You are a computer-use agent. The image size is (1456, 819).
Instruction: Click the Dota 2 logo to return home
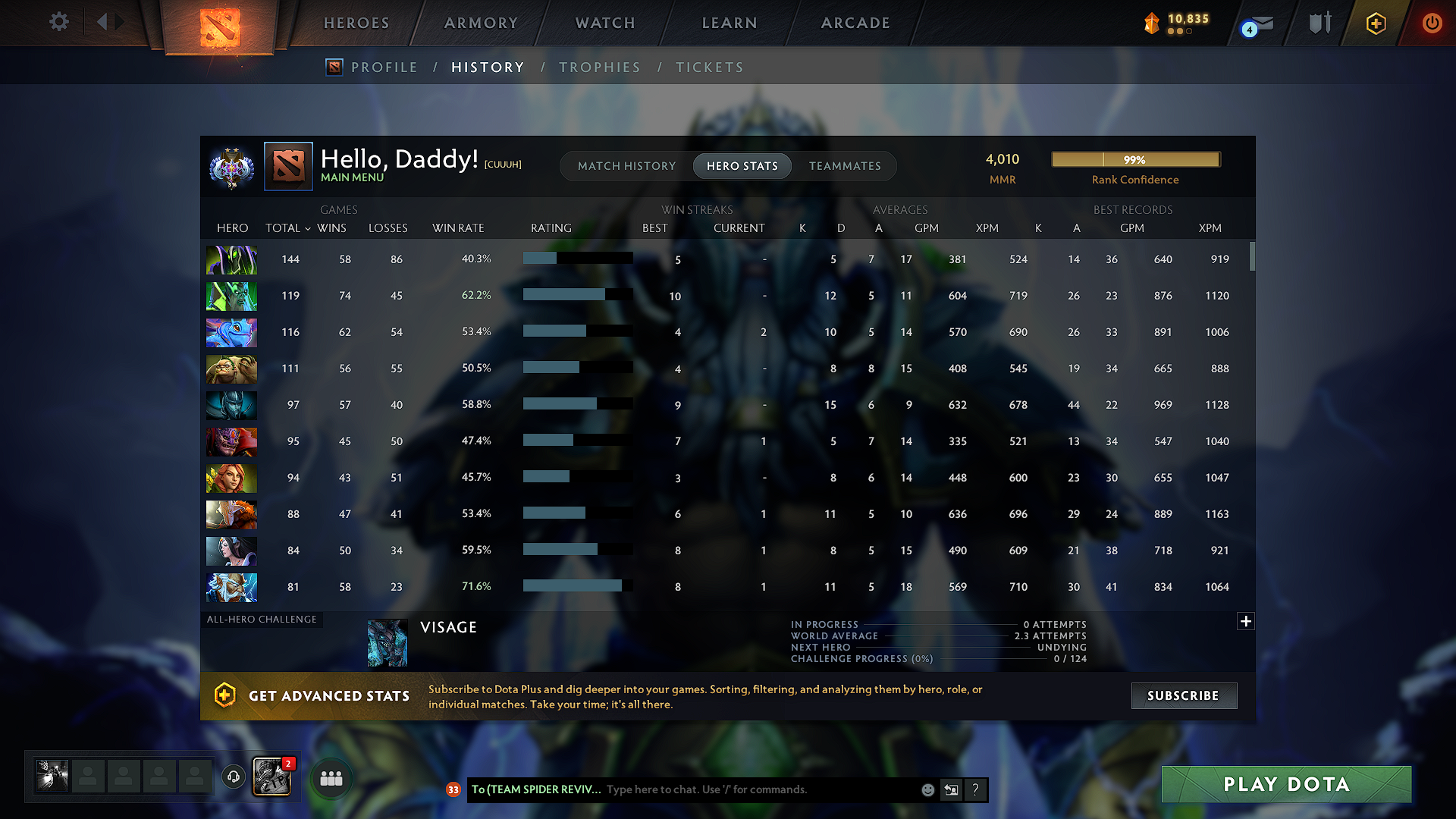coord(218,23)
